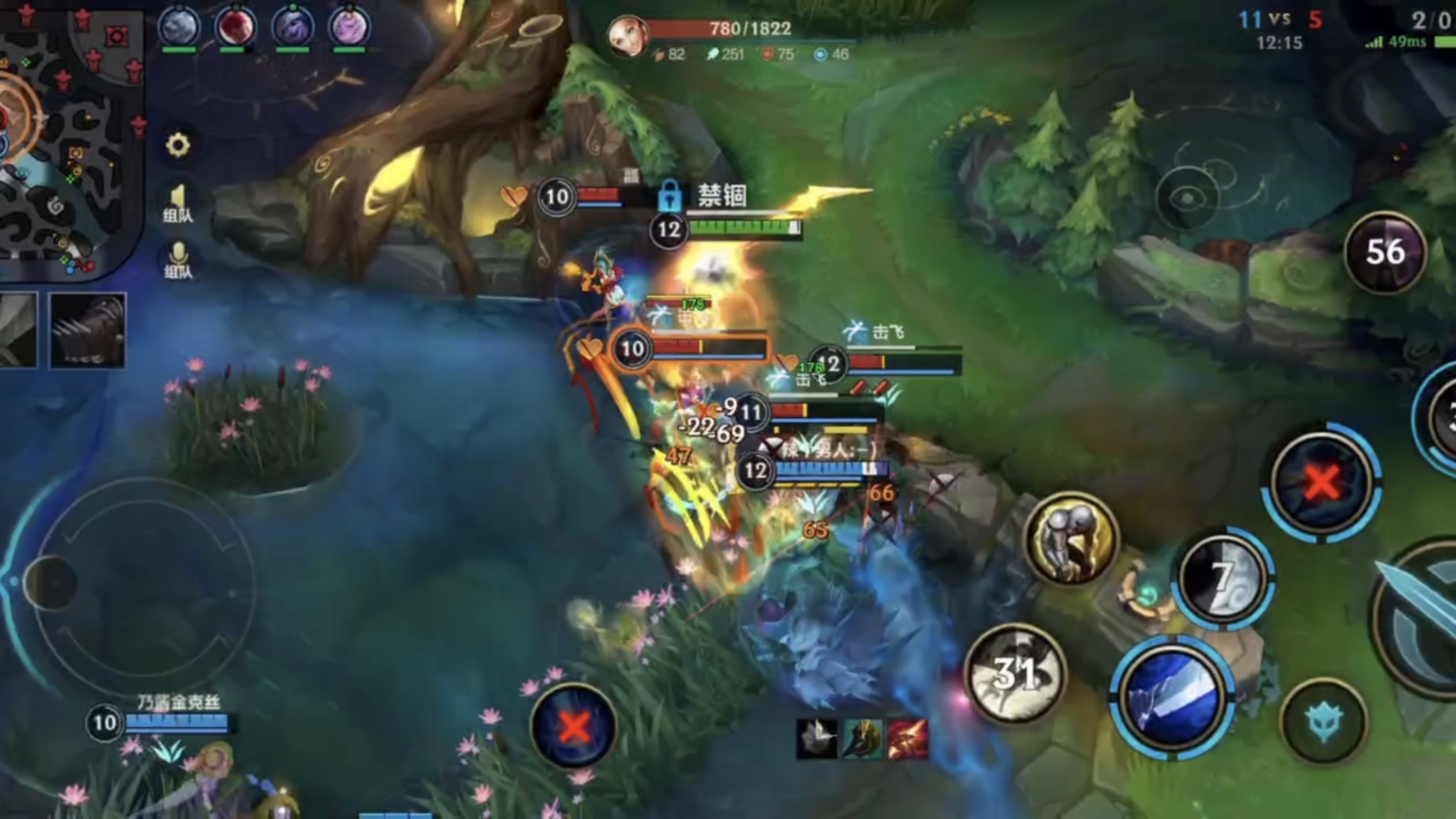Image resolution: width=1456 pixels, height=819 pixels.
Task: Tap the movement joystick knob
Action: [50, 582]
